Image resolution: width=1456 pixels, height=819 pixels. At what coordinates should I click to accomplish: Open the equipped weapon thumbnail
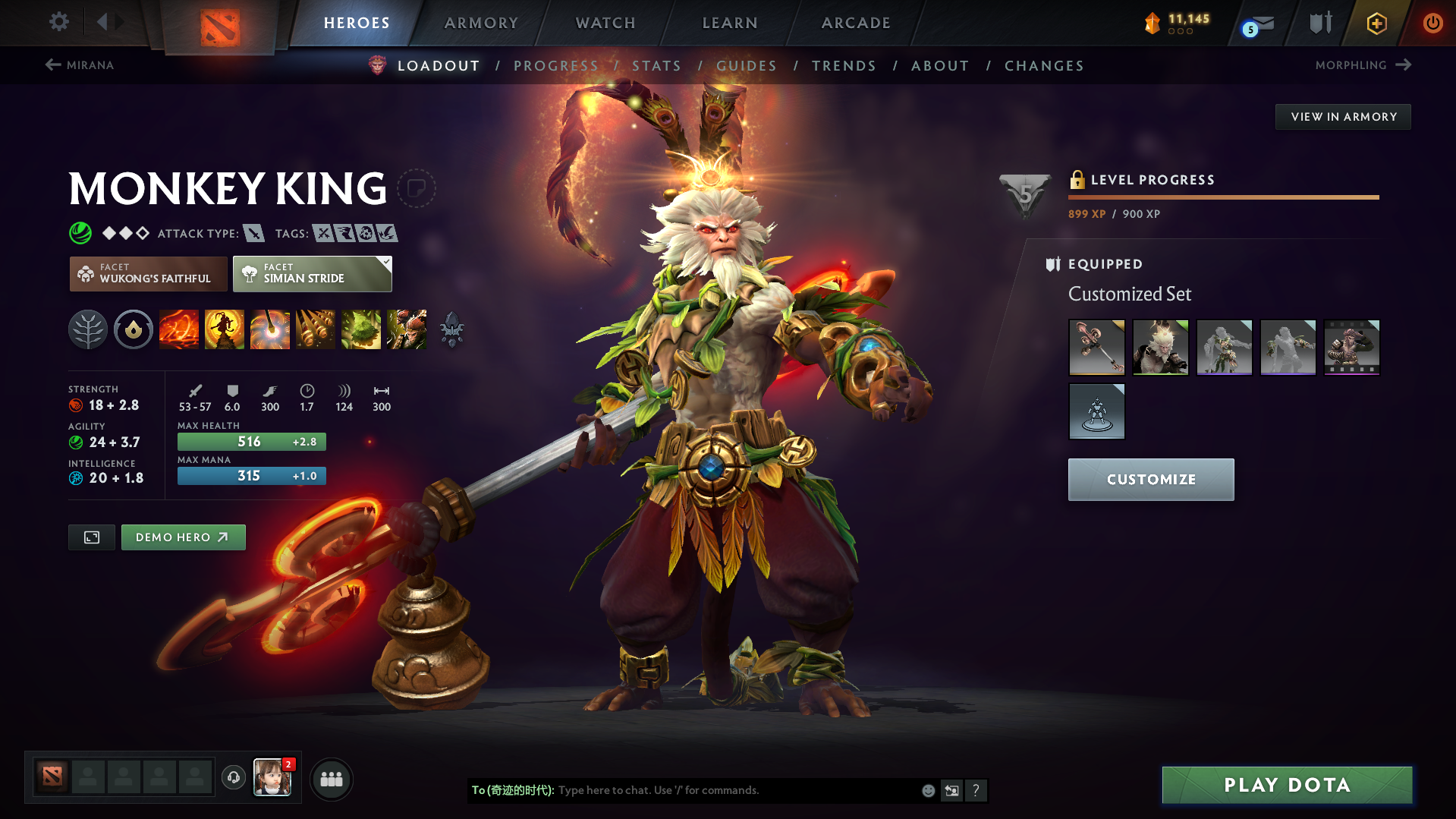(1096, 347)
